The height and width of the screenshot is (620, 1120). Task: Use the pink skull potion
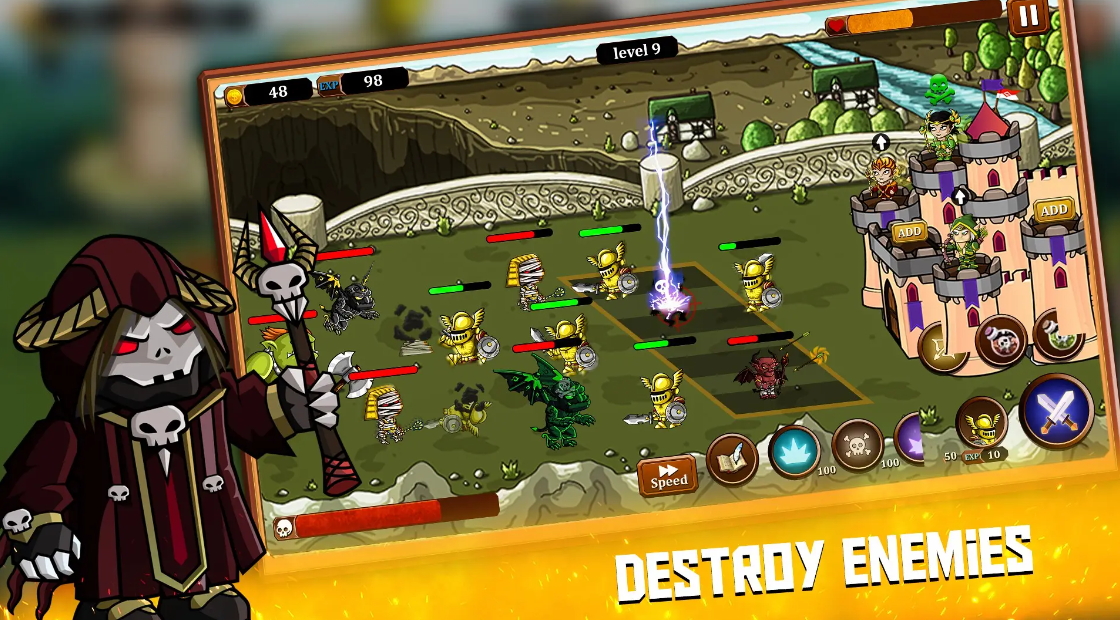pyautogui.click(x=1000, y=340)
